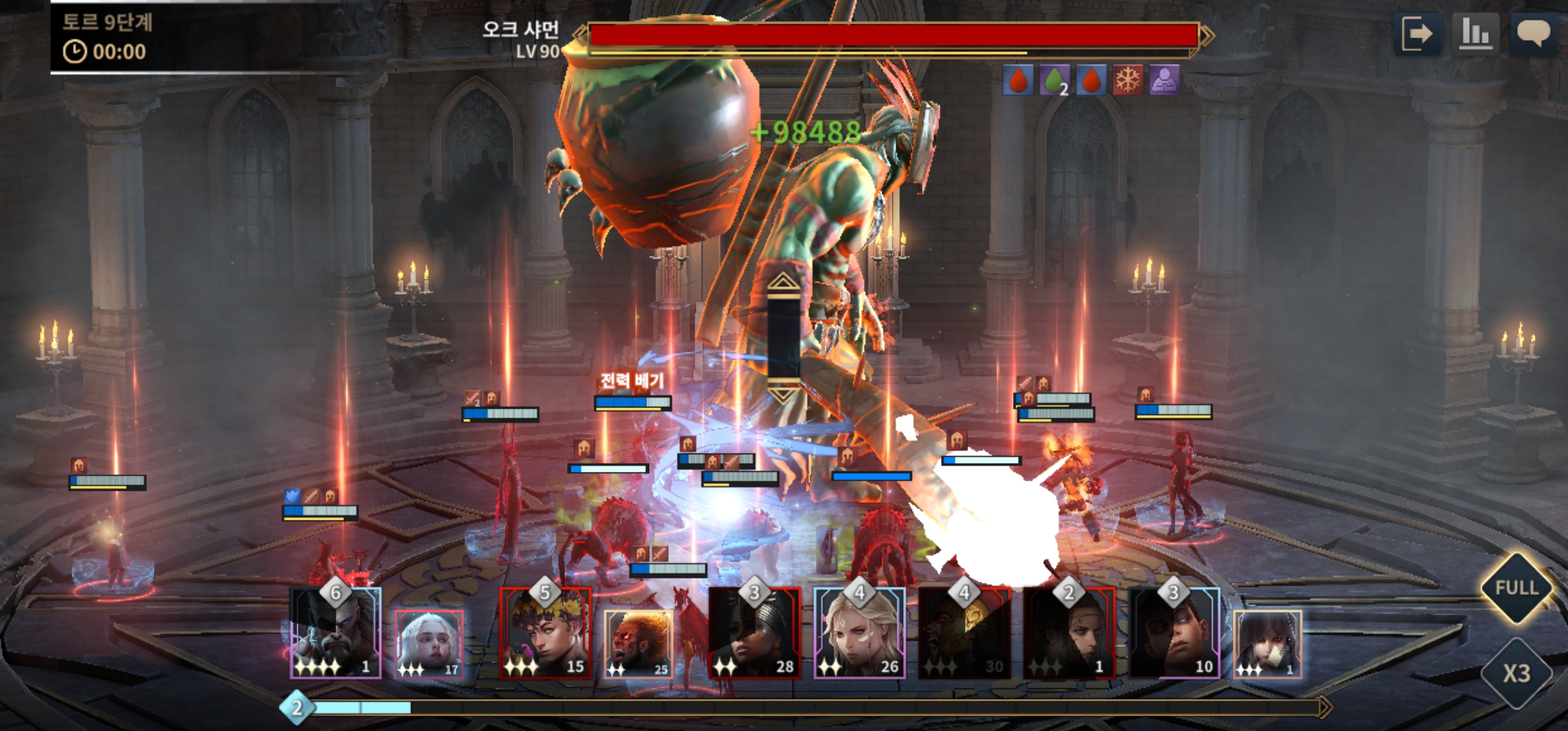Select the dark-haired man card numbered 10
The height and width of the screenshot is (731, 1568).
click(1174, 634)
